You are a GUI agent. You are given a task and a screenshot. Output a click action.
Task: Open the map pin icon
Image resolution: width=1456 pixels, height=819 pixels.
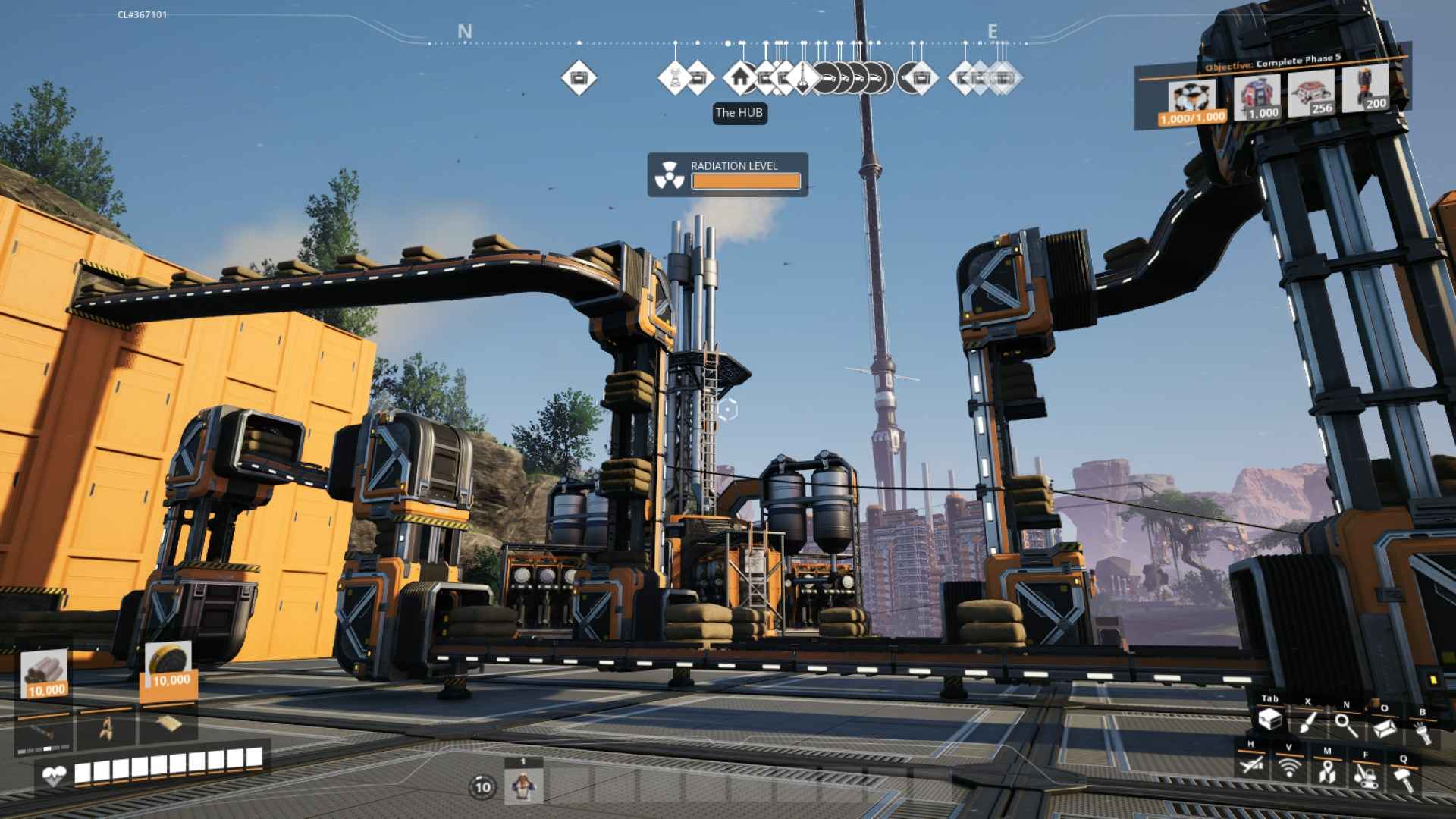(x=1326, y=772)
